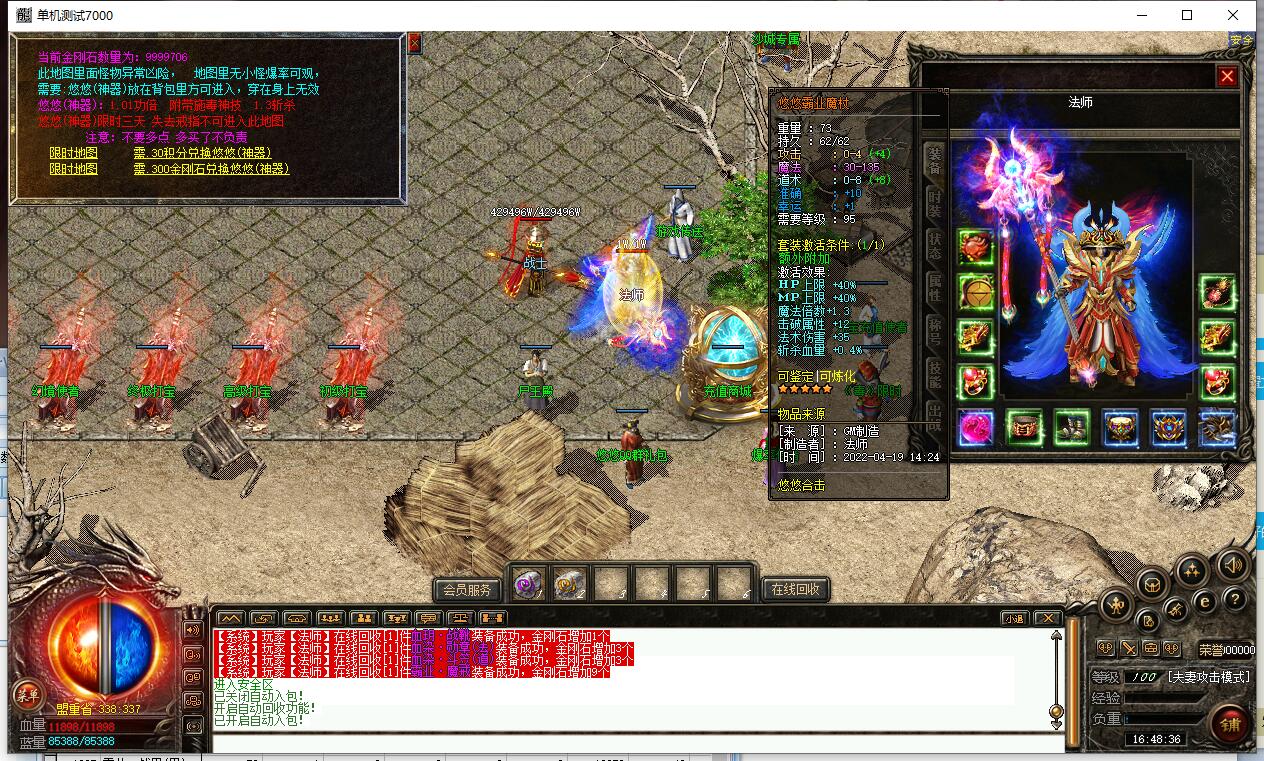1264x761 pixels.
Task: Open the red 铺 shop button
Action: click(1229, 723)
